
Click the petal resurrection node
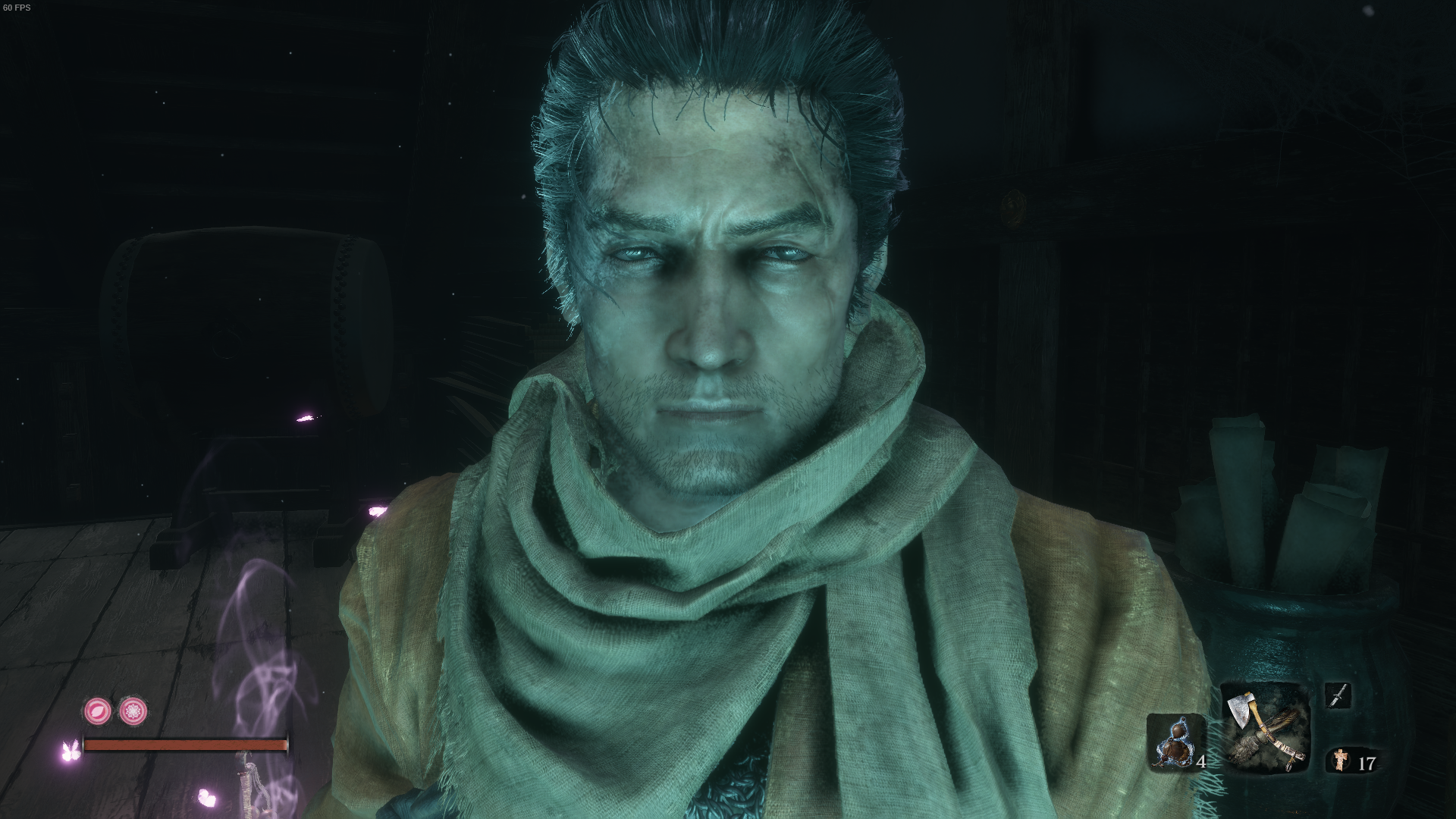pos(98,711)
